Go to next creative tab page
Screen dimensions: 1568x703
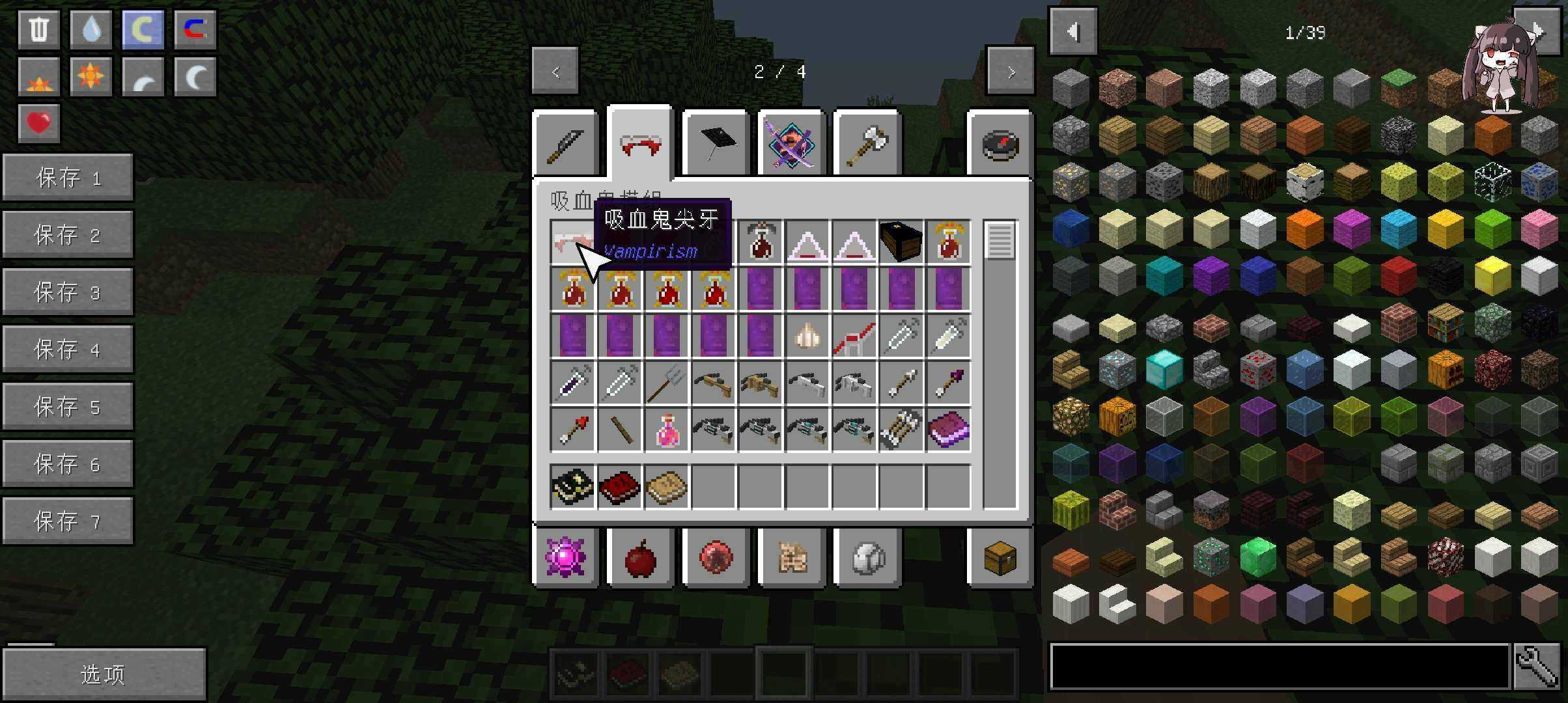tap(1010, 71)
